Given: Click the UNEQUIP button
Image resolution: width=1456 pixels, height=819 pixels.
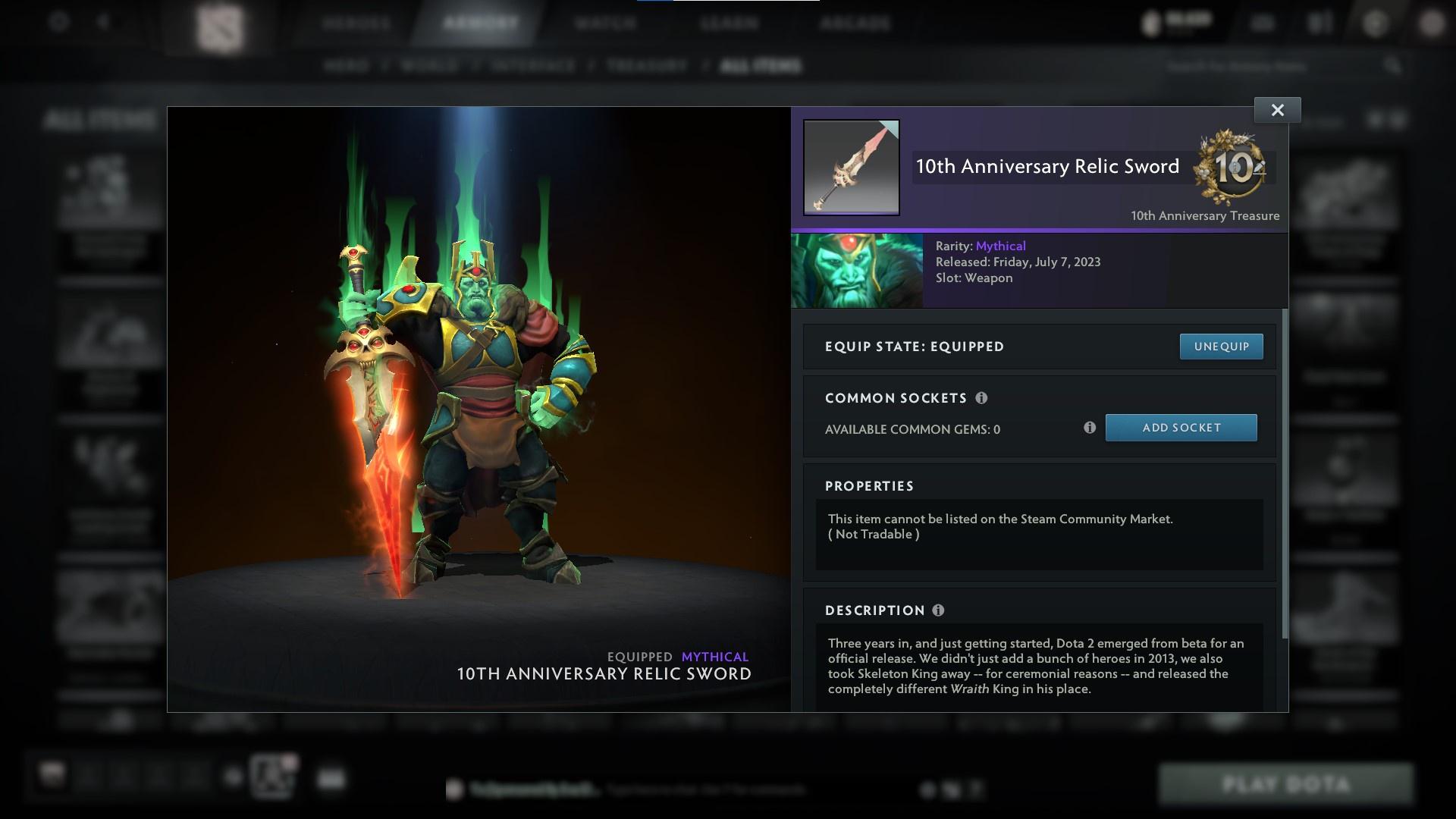Looking at the screenshot, I should pyautogui.click(x=1221, y=347).
